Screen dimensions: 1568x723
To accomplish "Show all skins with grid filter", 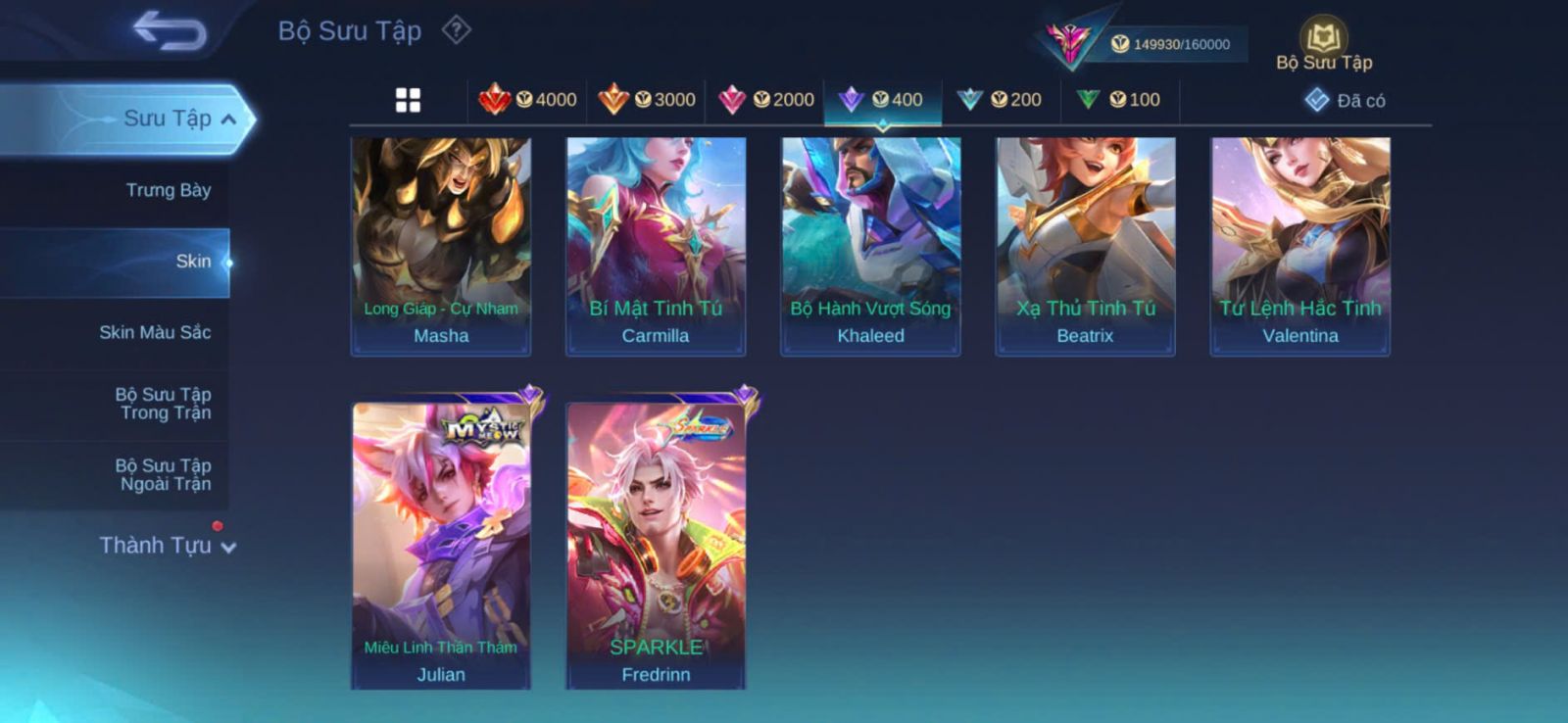I will click(408, 100).
